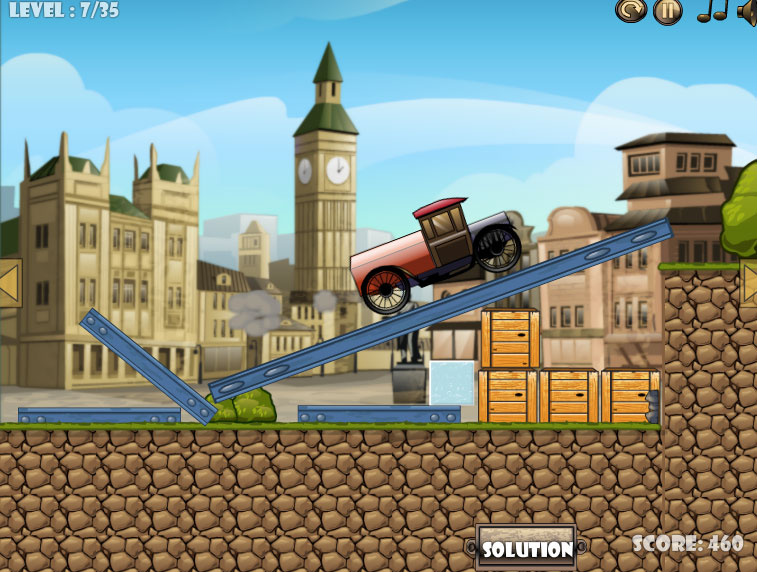The height and width of the screenshot is (572, 757).
Task: Mute sound with the speaker icon
Action: click(748, 11)
